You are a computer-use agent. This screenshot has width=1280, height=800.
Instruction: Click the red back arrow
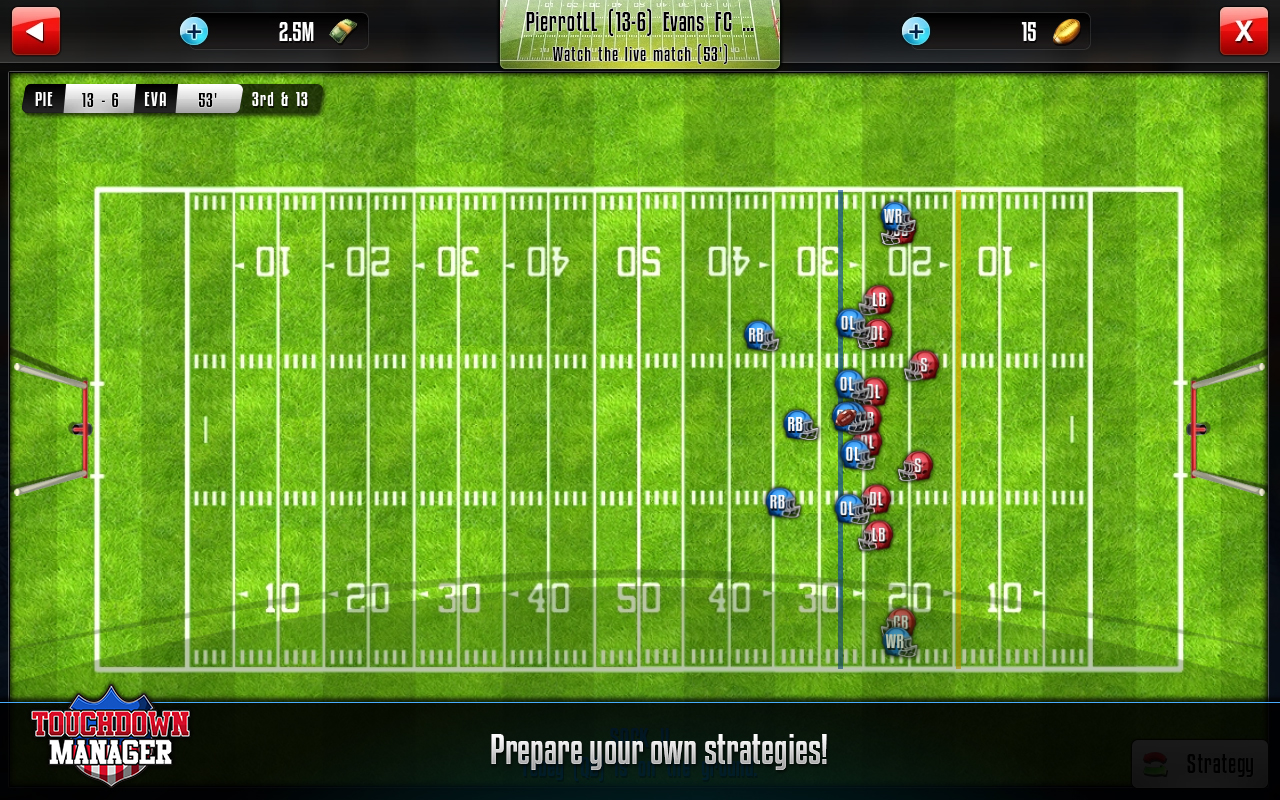[x=36, y=31]
